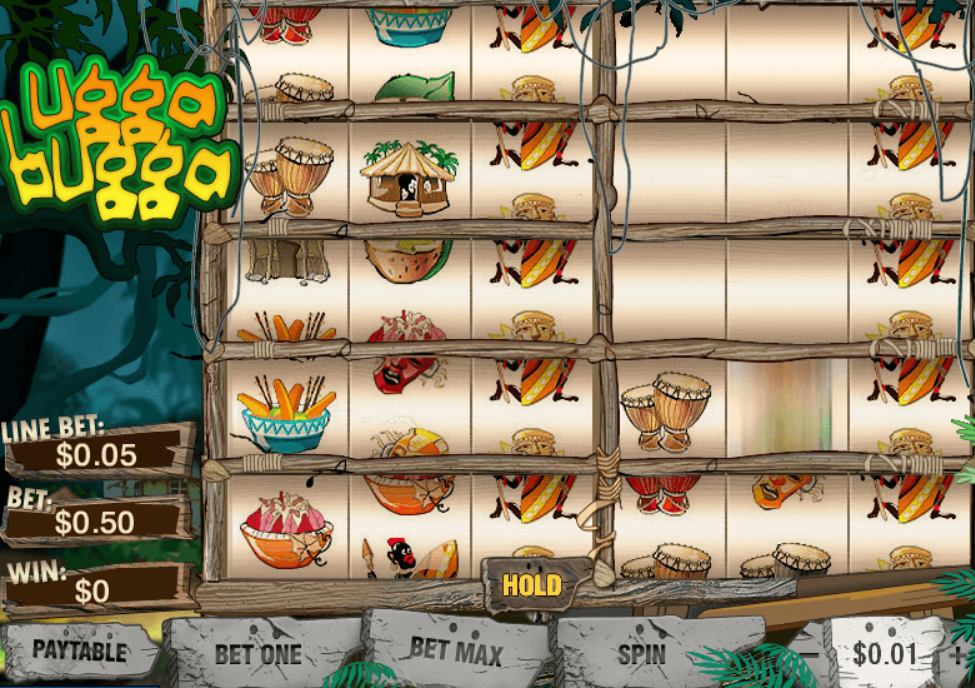This screenshot has width=975, height=688.
Task: Open the Paytable
Action: (x=80, y=650)
